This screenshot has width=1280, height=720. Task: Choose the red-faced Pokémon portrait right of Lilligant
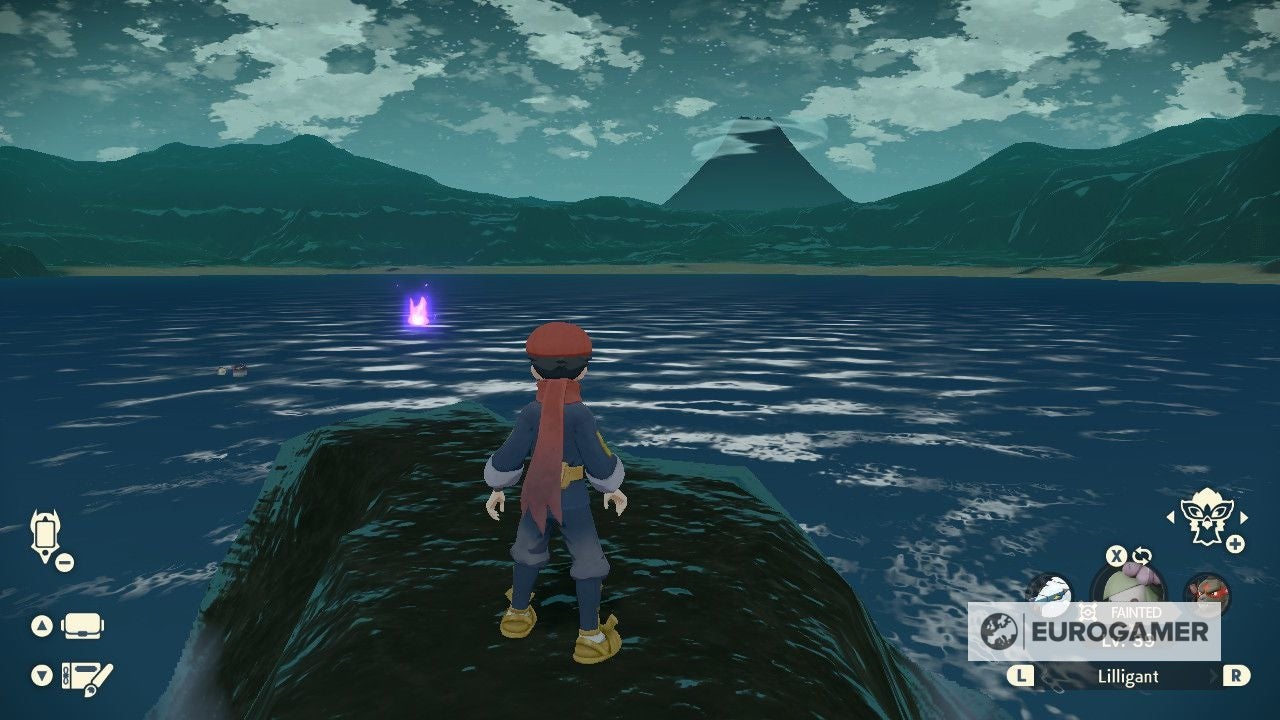(x=1206, y=592)
